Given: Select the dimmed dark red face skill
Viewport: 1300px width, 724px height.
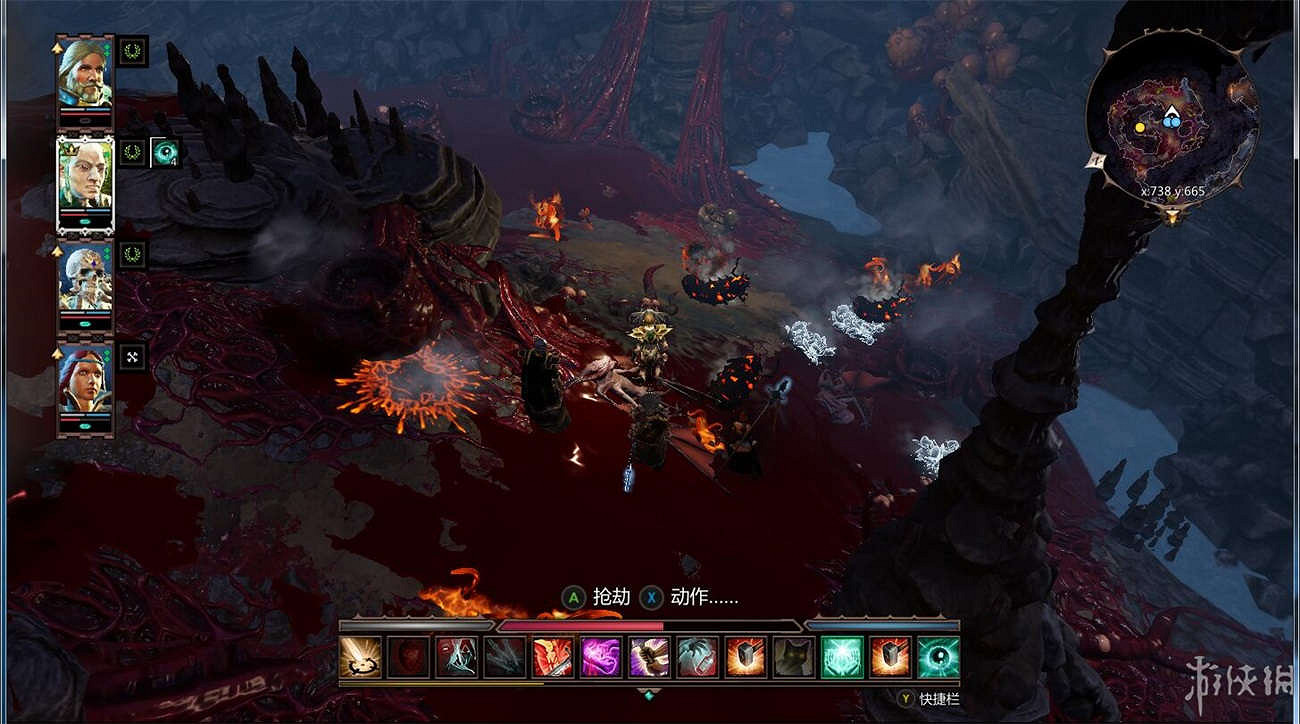Looking at the screenshot, I should click(x=408, y=657).
